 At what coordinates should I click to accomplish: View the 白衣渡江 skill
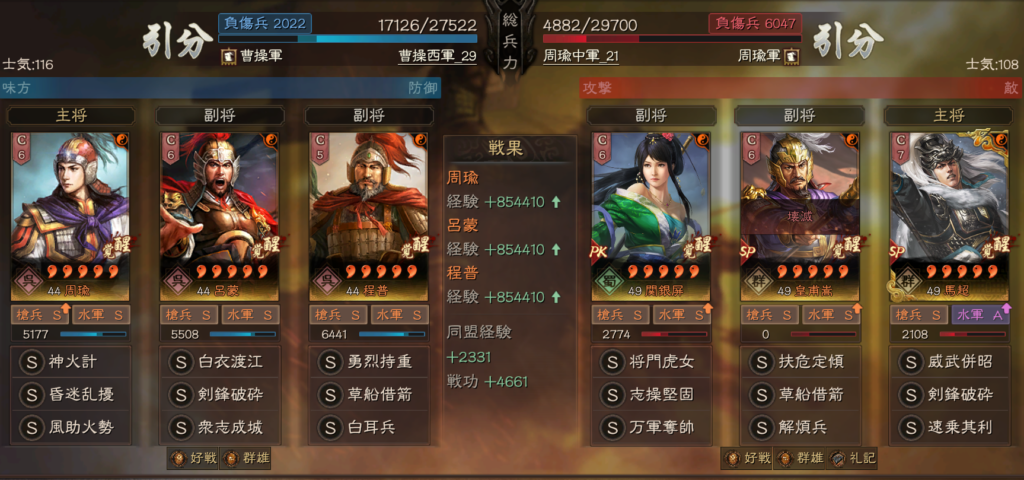point(219,361)
